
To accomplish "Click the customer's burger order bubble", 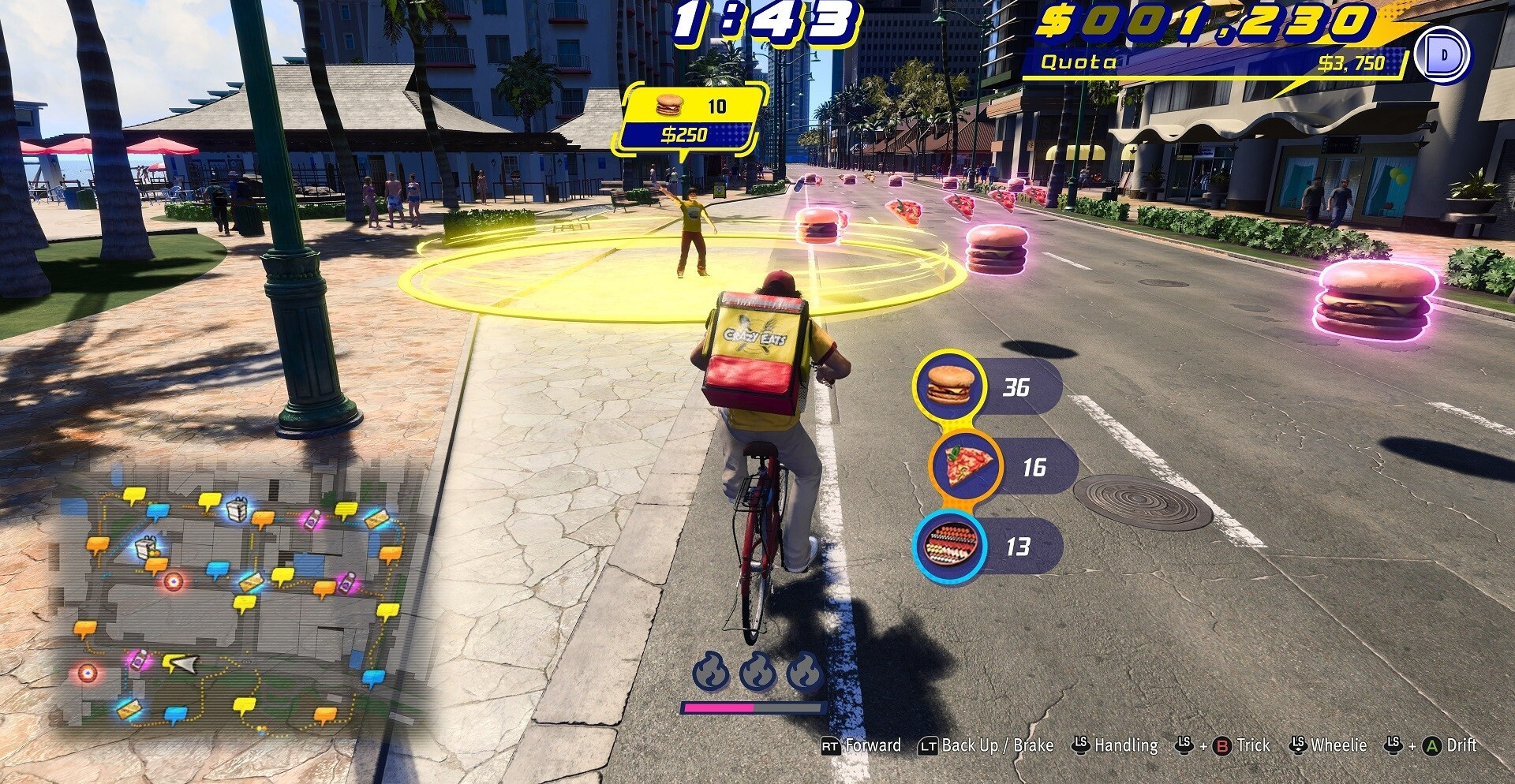I will [692, 120].
